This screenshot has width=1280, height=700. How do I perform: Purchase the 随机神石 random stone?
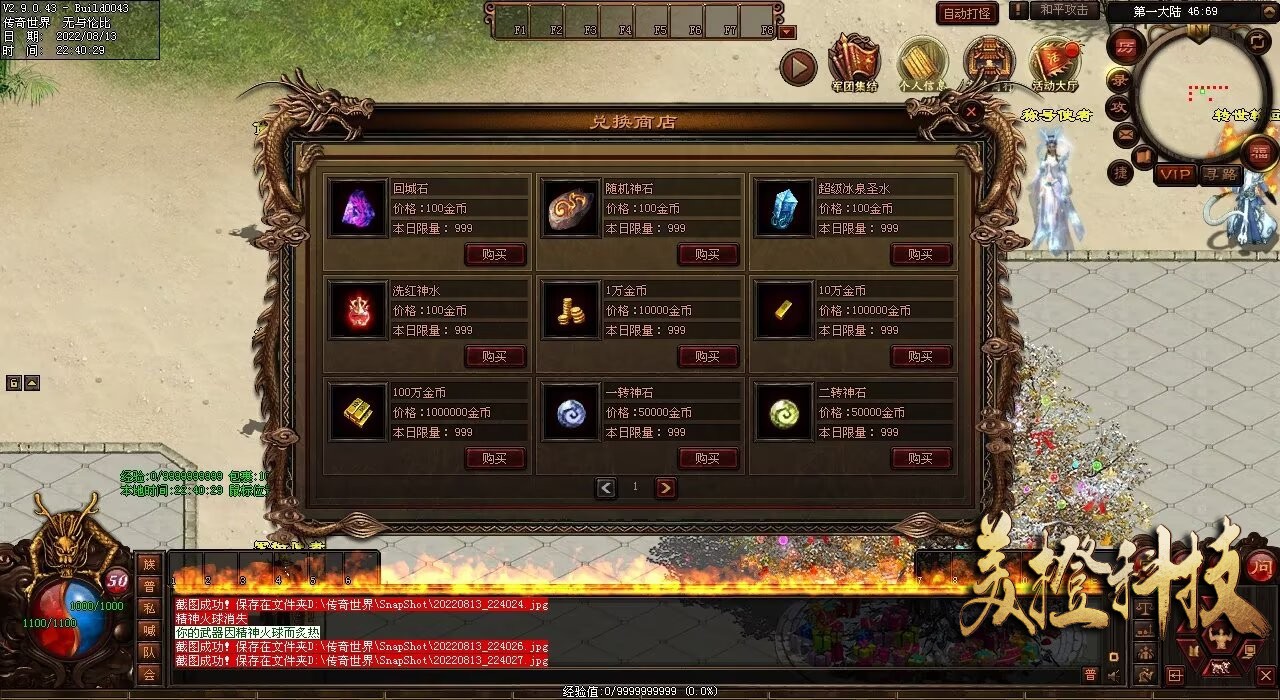tap(708, 254)
